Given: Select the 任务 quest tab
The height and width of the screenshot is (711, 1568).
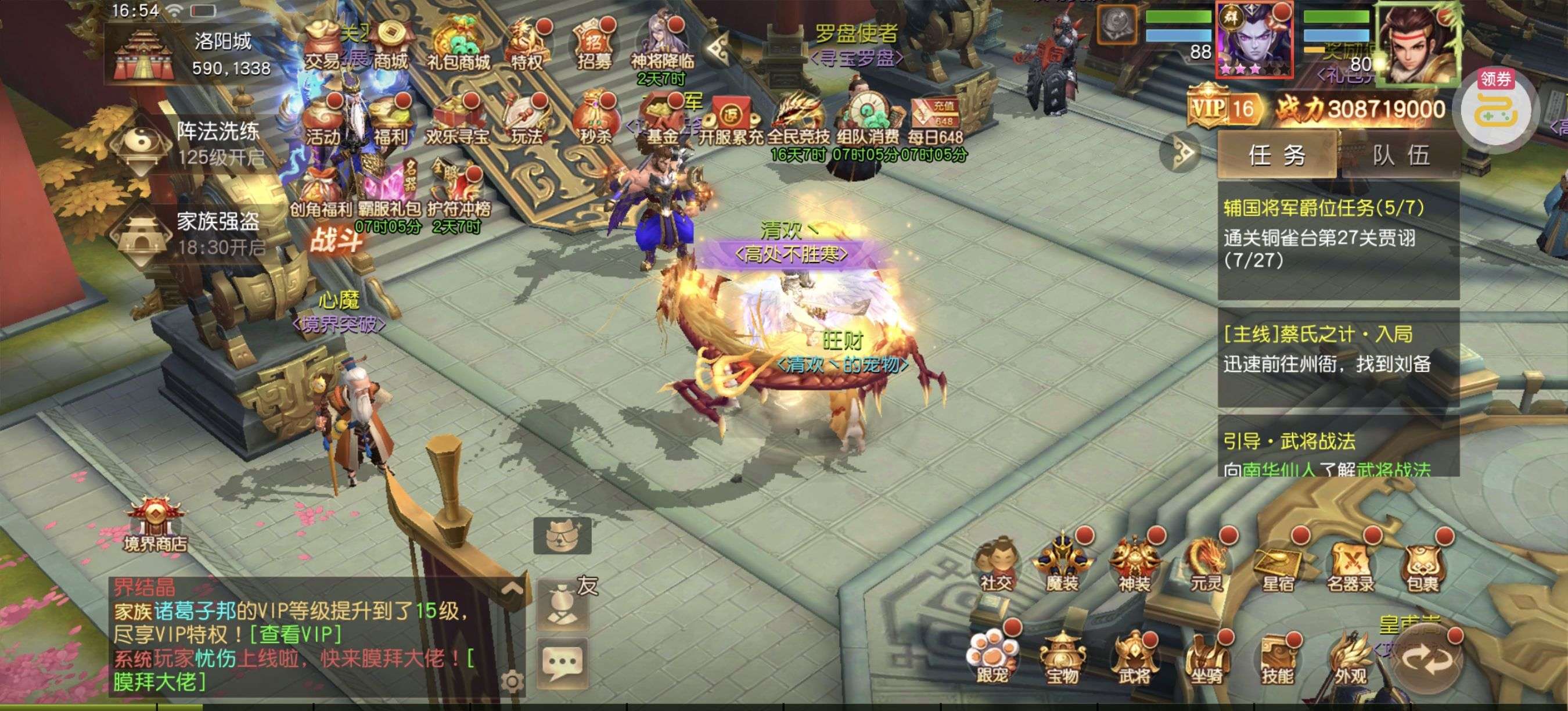Looking at the screenshot, I should click(x=1276, y=155).
